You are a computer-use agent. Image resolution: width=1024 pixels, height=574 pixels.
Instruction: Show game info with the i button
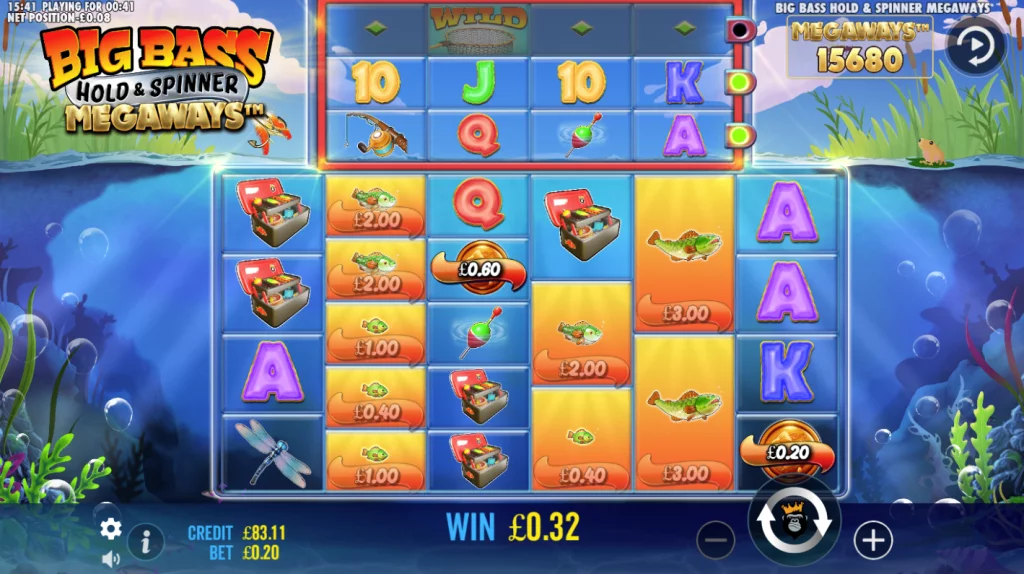point(146,542)
